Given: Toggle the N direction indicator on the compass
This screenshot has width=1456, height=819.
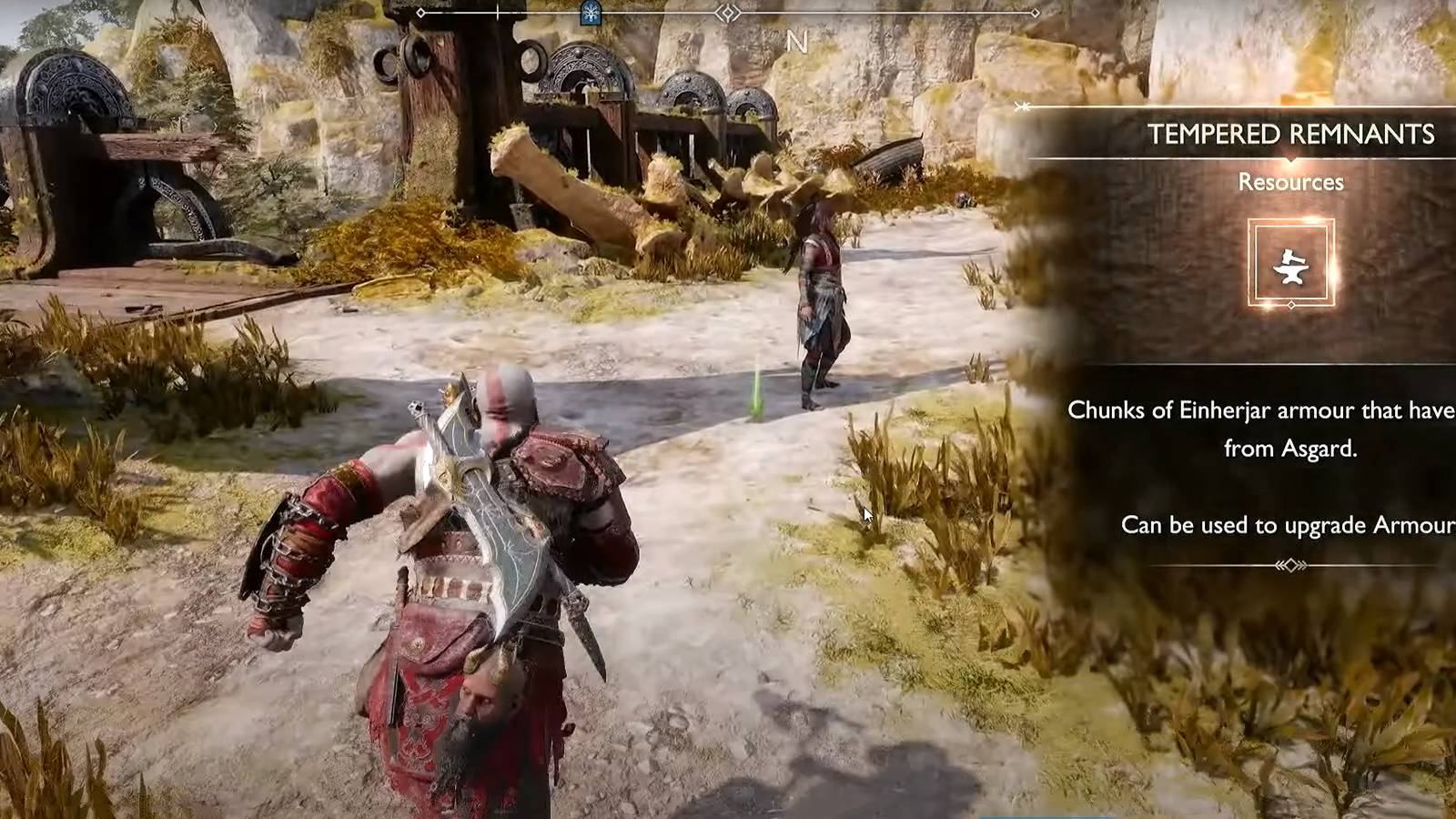Looking at the screenshot, I should click(798, 40).
